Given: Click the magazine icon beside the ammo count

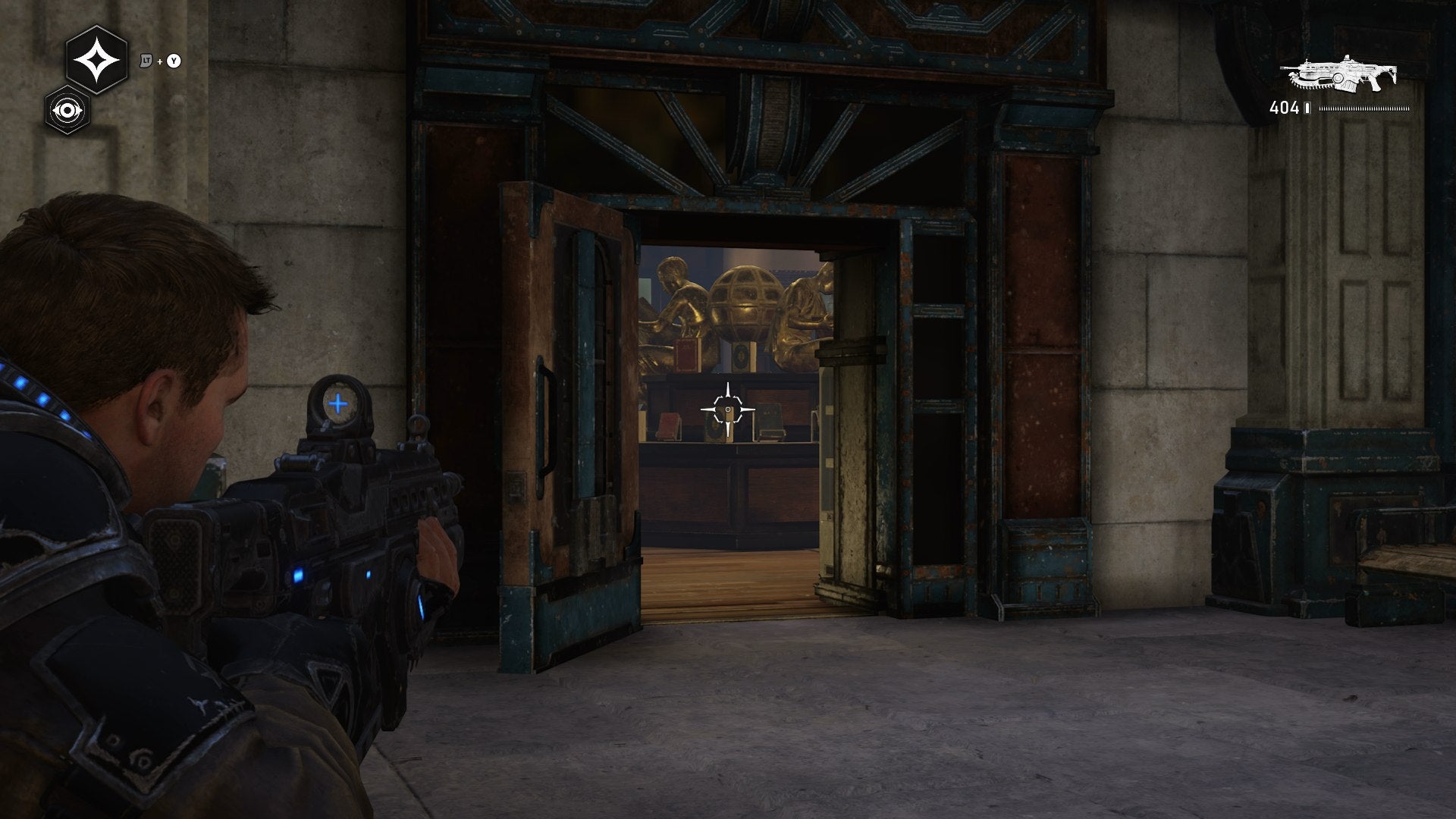Looking at the screenshot, I should coord(1307,108).
